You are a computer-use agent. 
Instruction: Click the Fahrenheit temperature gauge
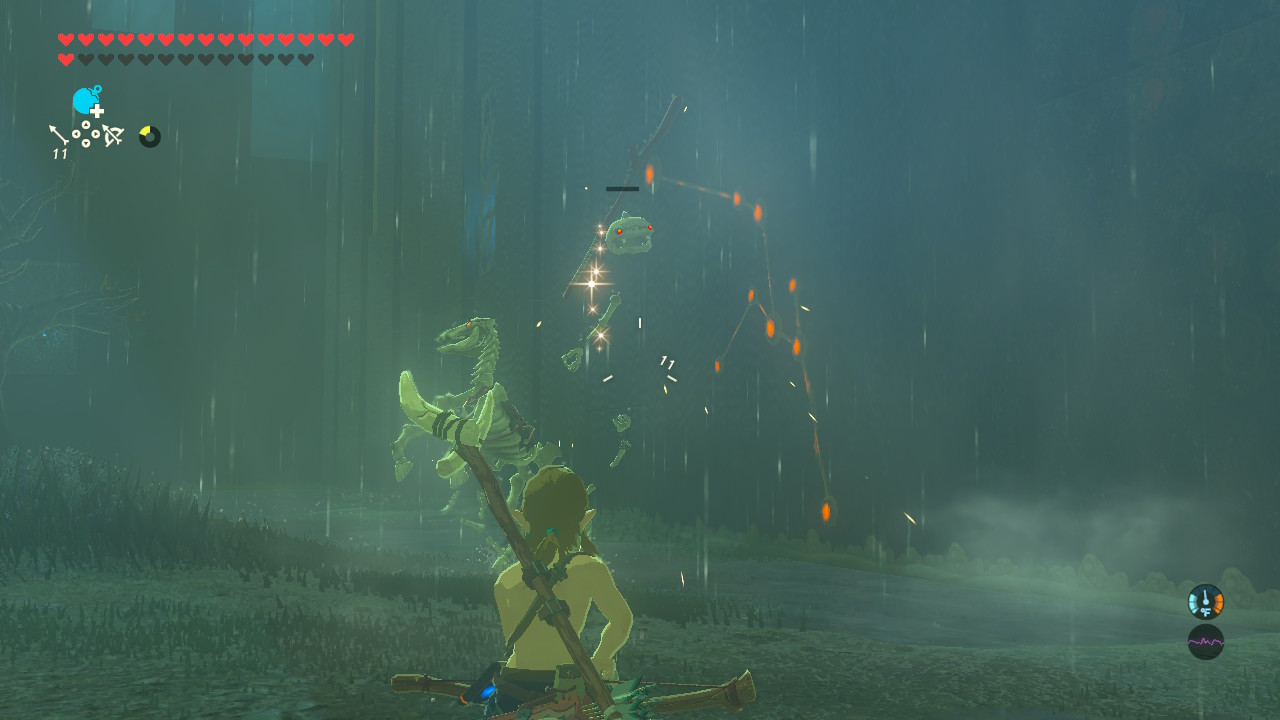(1203, 600)
